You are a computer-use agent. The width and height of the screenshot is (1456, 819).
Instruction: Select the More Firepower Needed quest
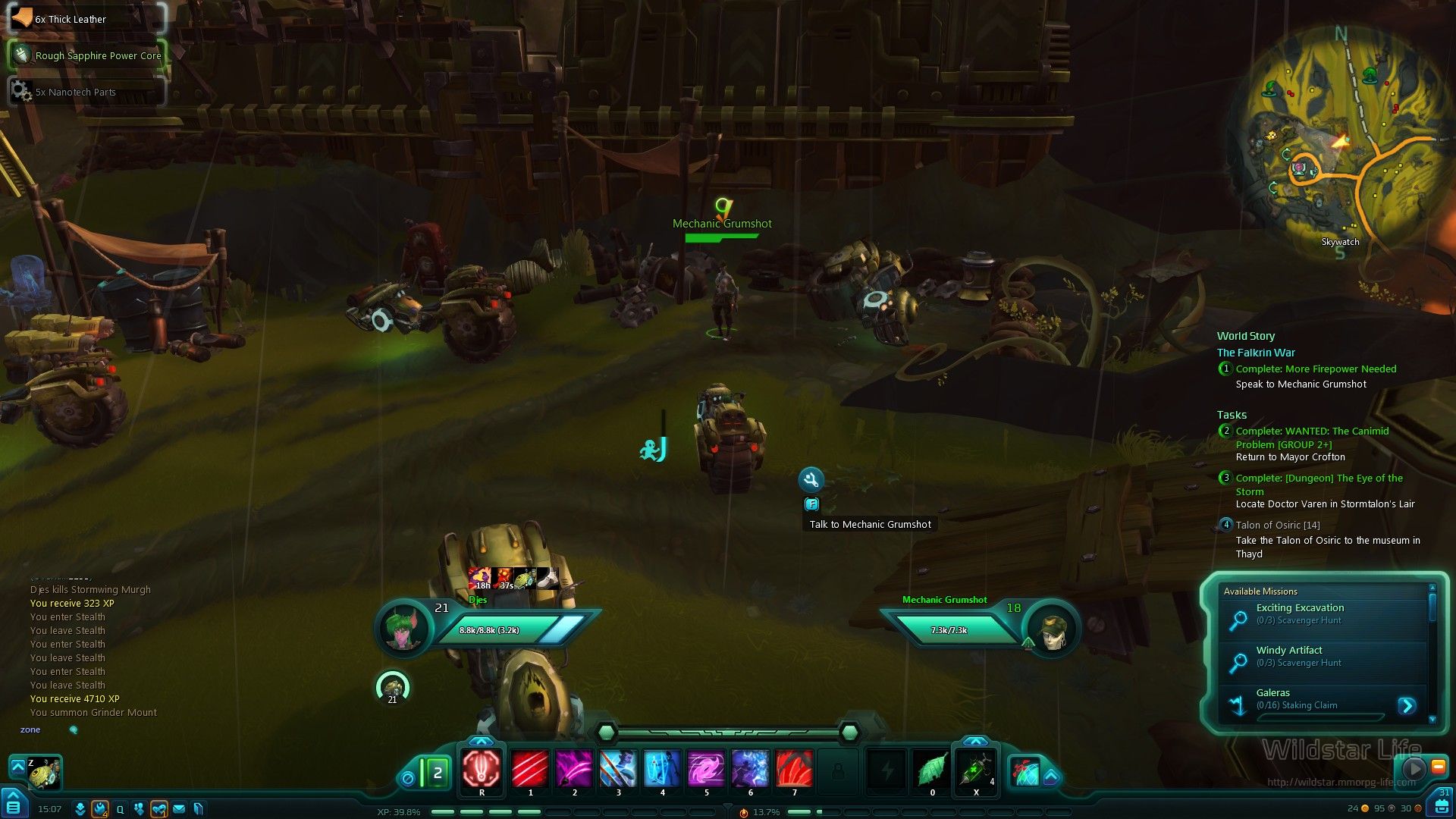(1316, 369)
